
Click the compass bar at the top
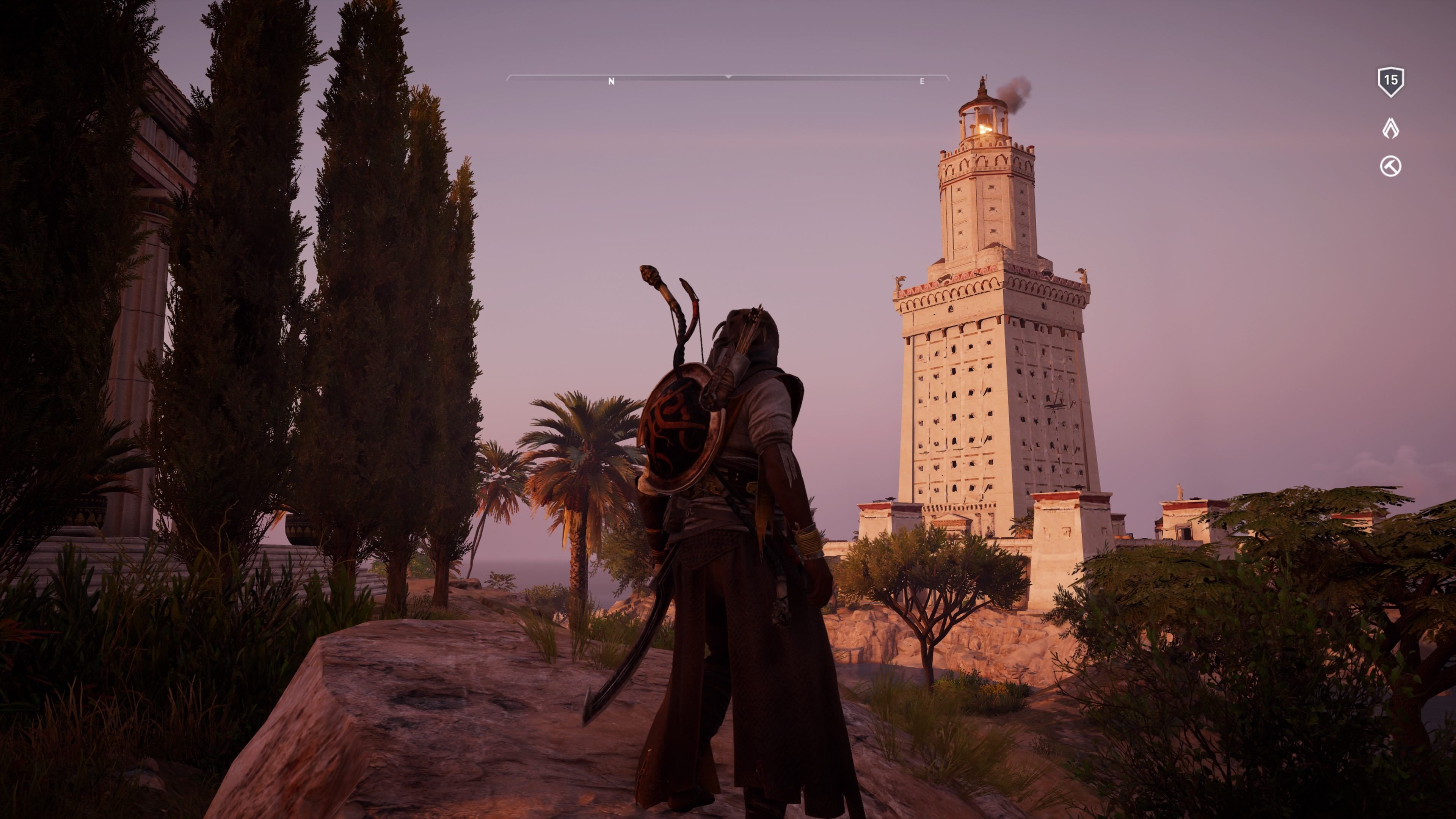point(728,78)
